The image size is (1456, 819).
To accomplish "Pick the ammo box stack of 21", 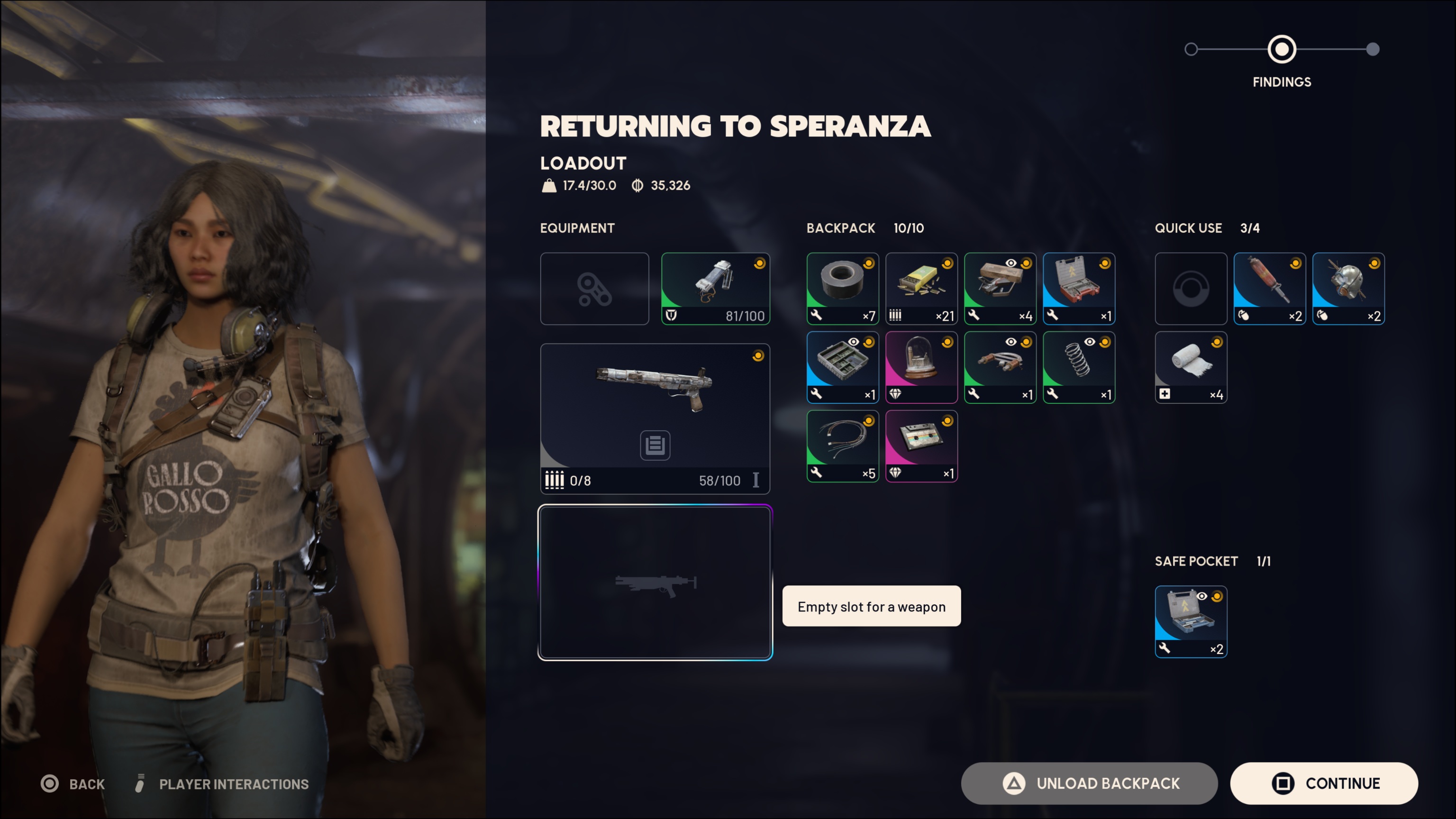I will pyautogui.click(x=921, y=289).
